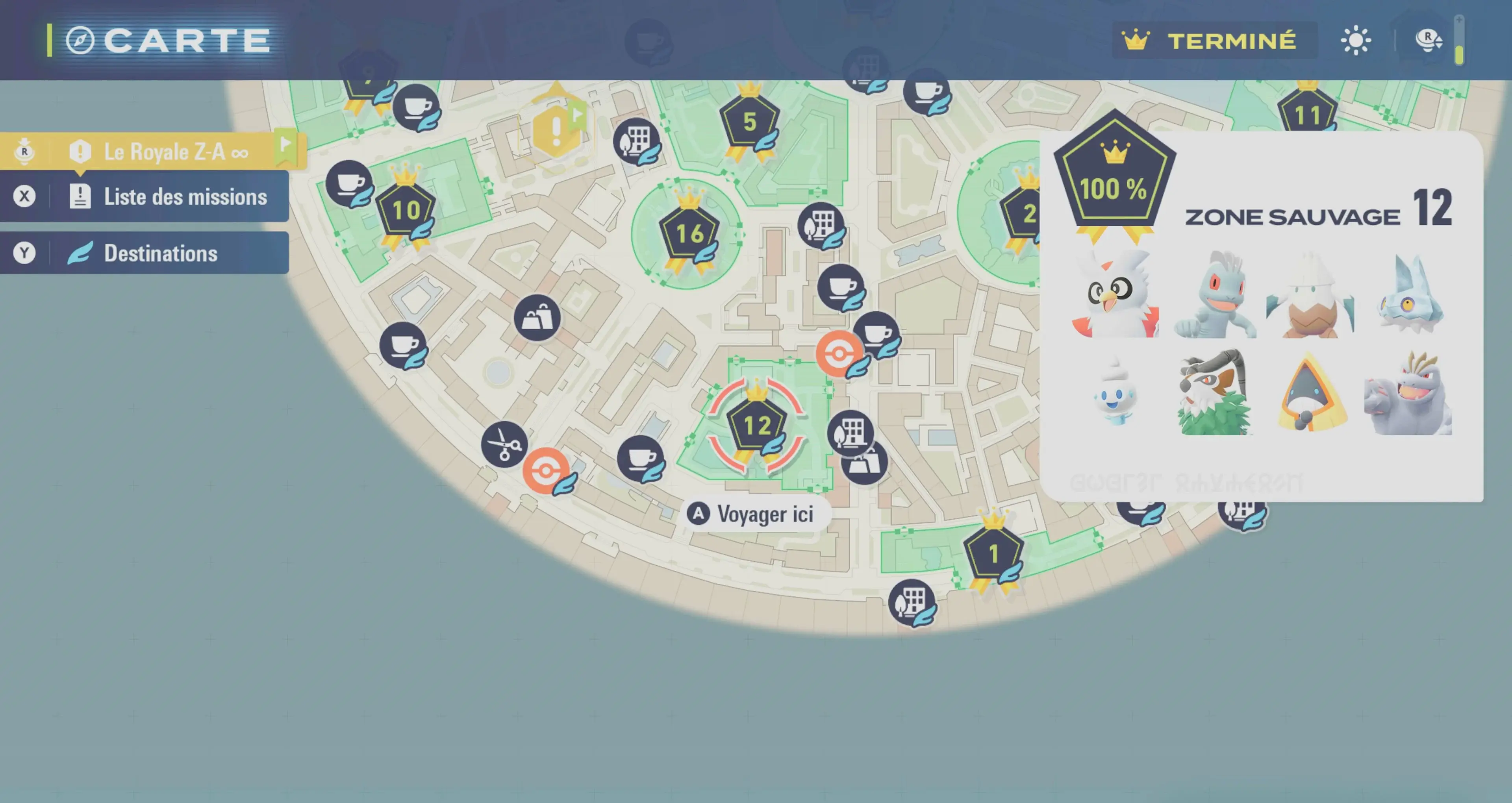Click the Terminé crown status label
Viewport: 1512px width, 803px height.
click(1213, 41)
